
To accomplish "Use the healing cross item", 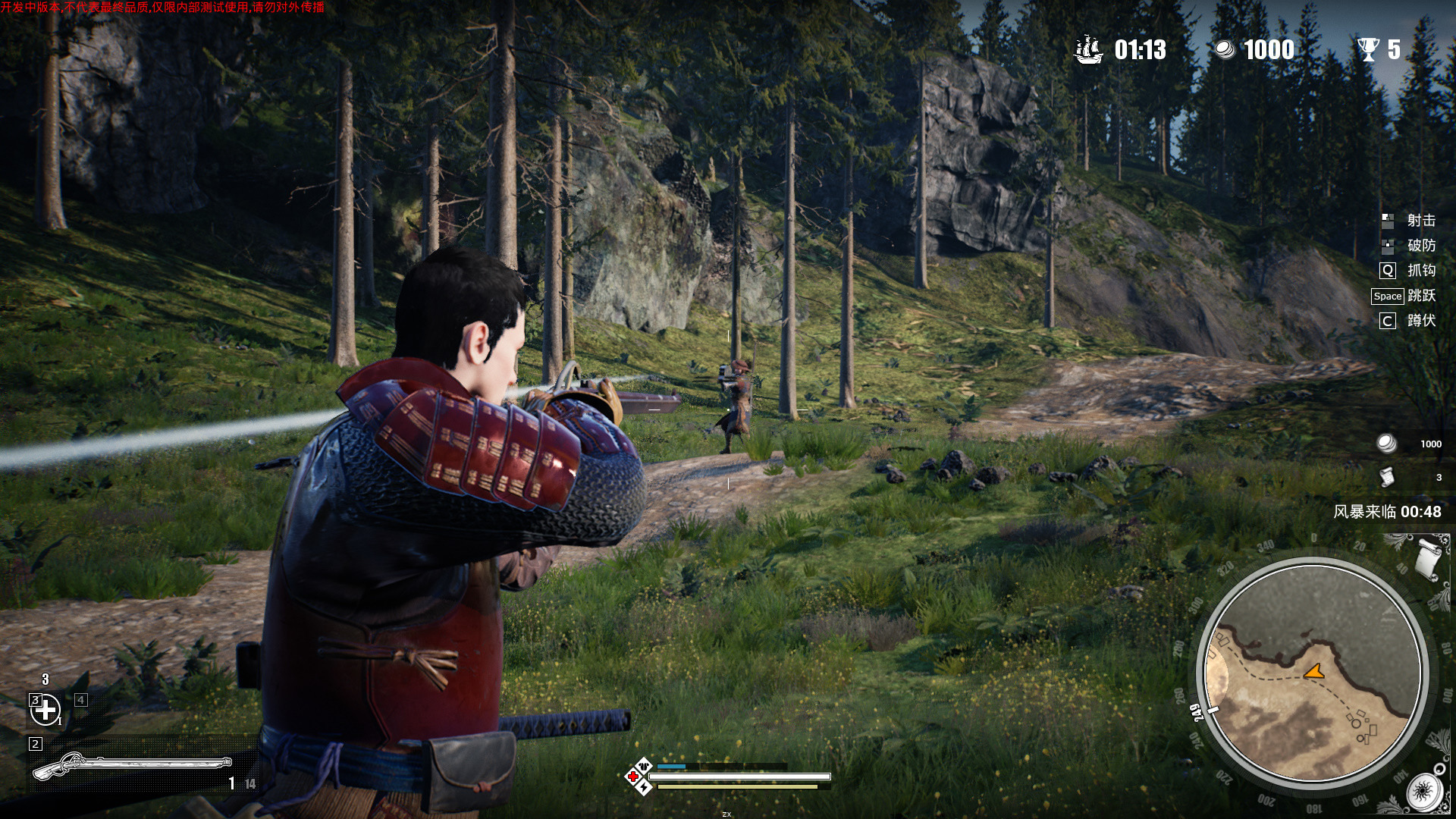I will point(45,710).
